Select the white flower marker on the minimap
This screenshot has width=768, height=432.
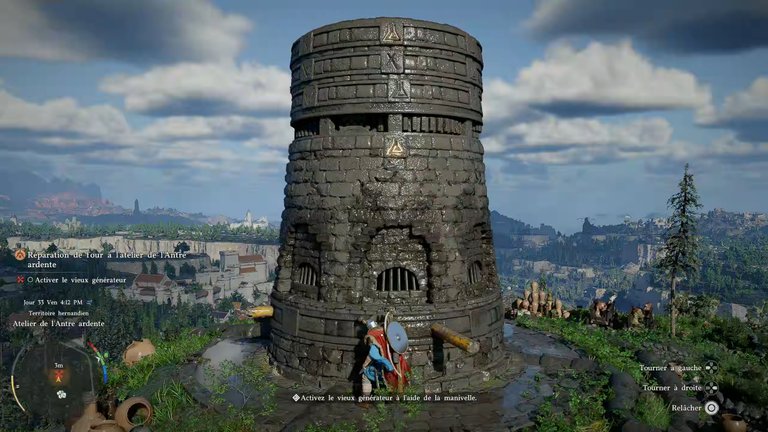[61, 394]
